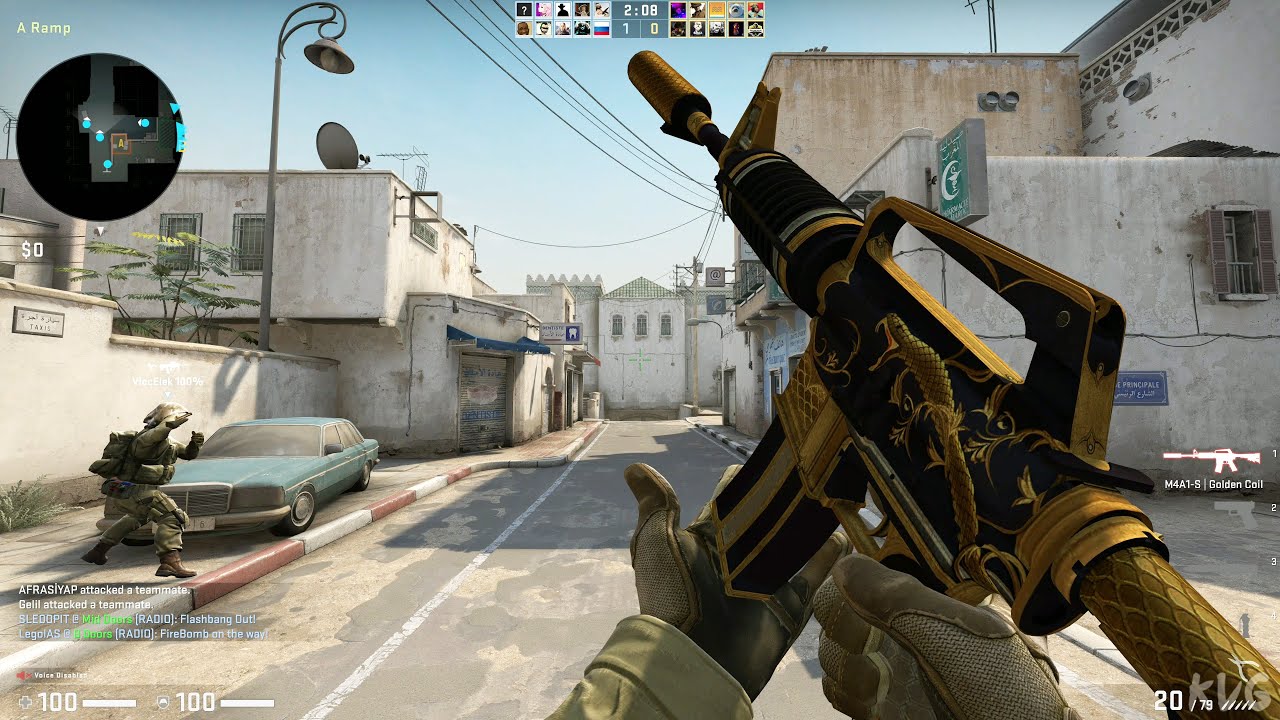The image size is (1280, 720).
Task: Click the health bar next to 100
Action: pyautogui.click(x=110, y=703)
